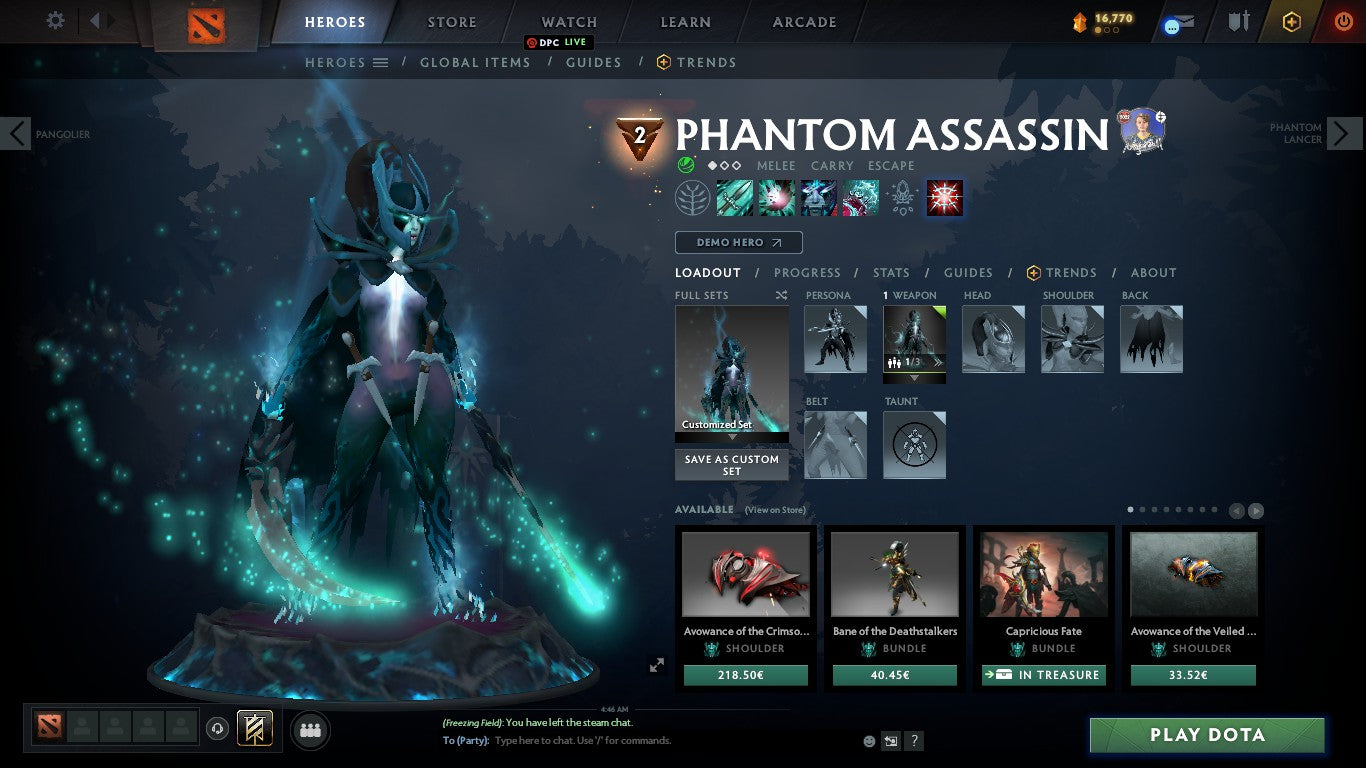This screenshot has height=768, width=1366.
Task: Open the settings gear menu
Action: (55, 21)
